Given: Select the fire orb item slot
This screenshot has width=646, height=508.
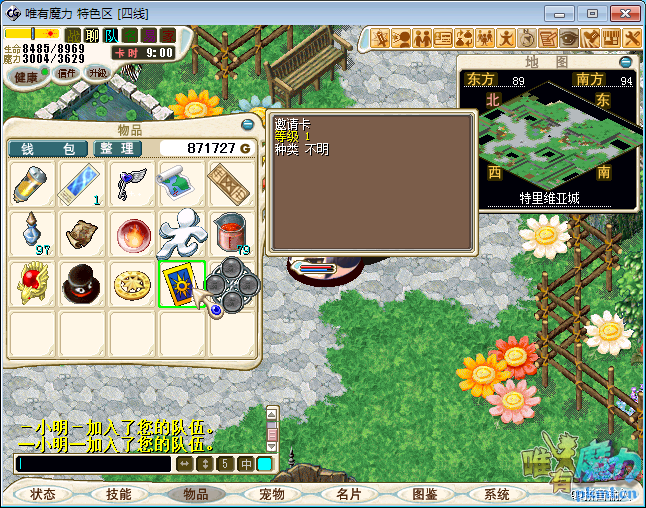Looking at the screenshot, I should point(133,234).
